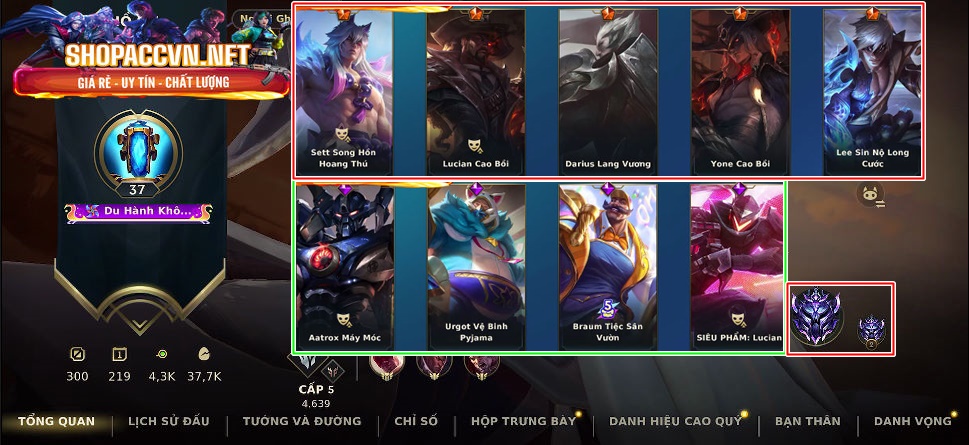Choose the Aatrox Máy Móc skin card

(344, 264)
